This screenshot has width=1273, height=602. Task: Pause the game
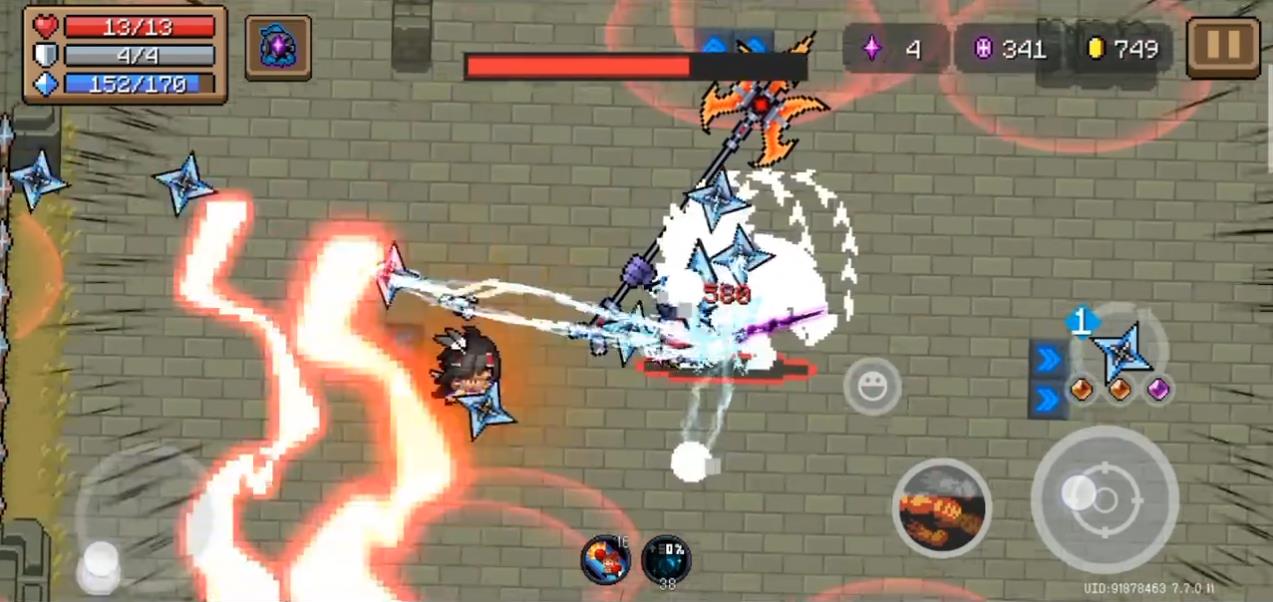click(1223, 45)
